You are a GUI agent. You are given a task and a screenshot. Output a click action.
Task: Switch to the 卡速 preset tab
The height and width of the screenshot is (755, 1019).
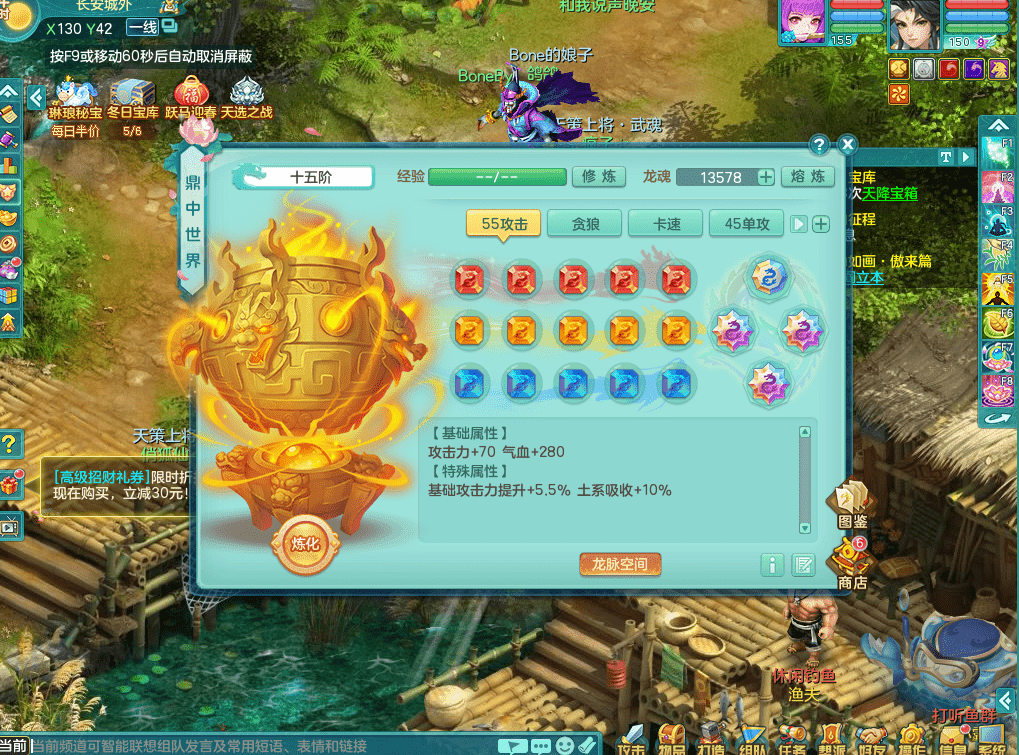pos(666,224)
